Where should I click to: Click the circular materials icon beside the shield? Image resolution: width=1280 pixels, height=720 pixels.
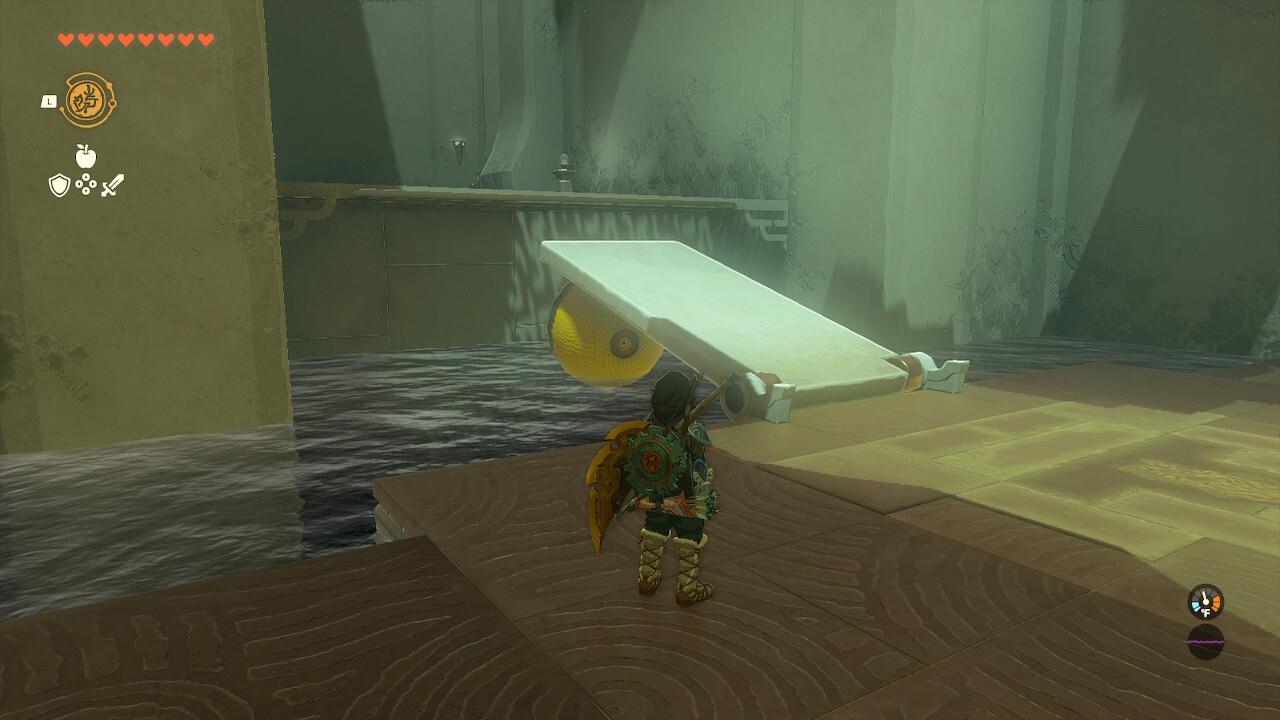point(85,185)
